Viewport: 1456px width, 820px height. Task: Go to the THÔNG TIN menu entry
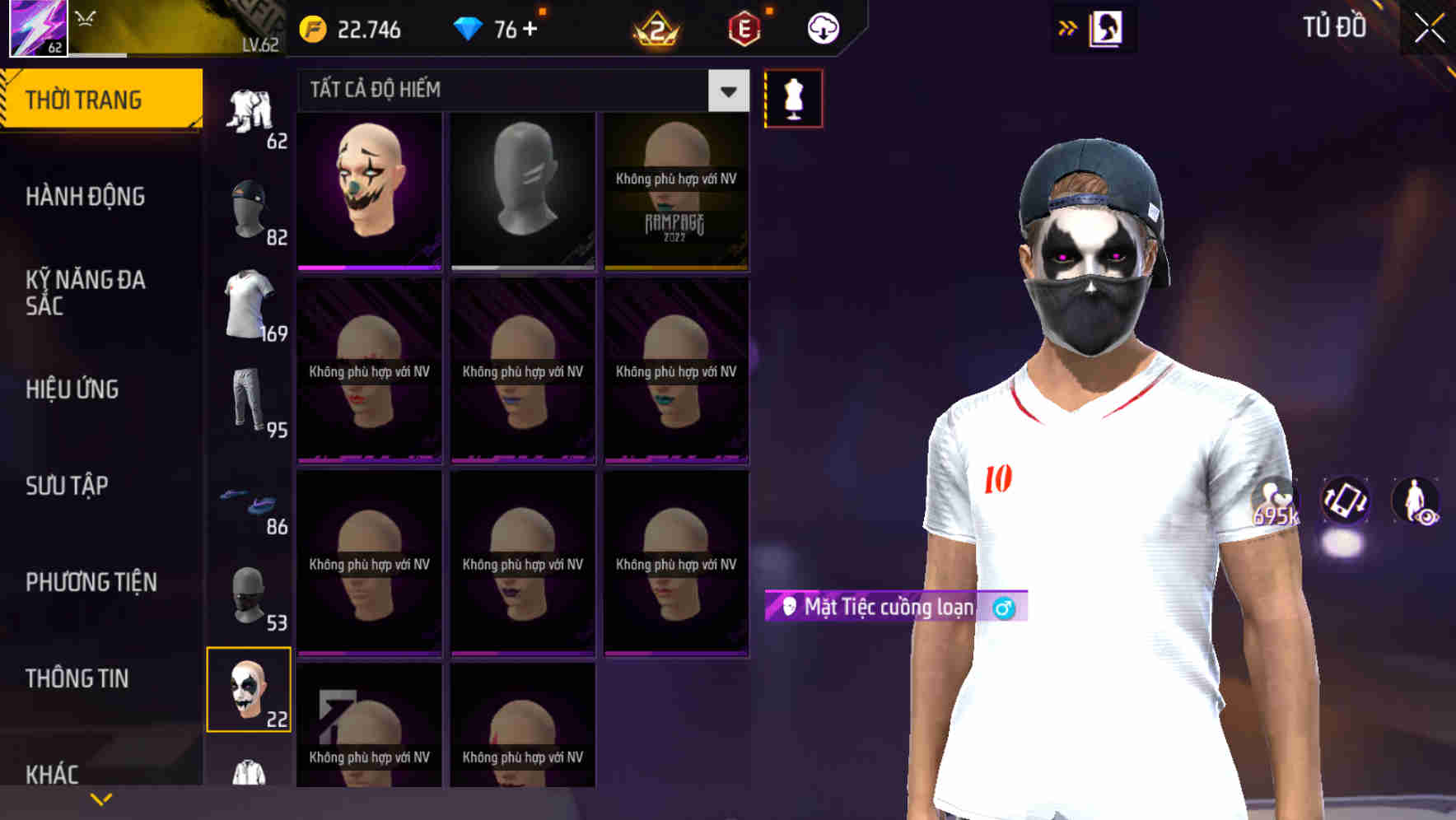point(78,678)
